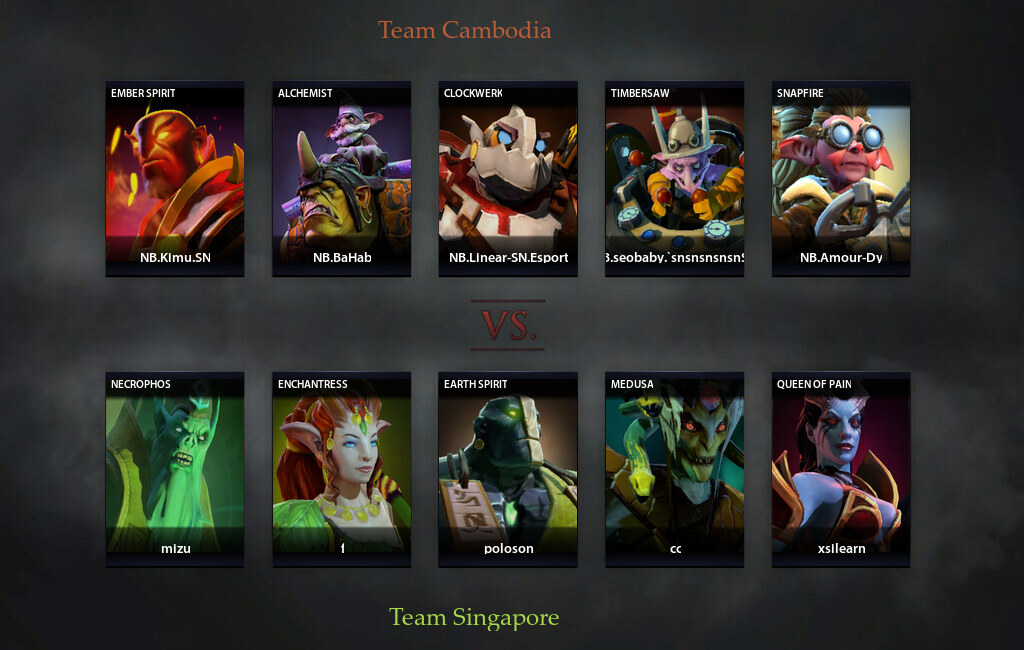Screen dimensions: 1024x650
Task: Click the Clockwerk hero card
Action: click(x=508, y=177)
